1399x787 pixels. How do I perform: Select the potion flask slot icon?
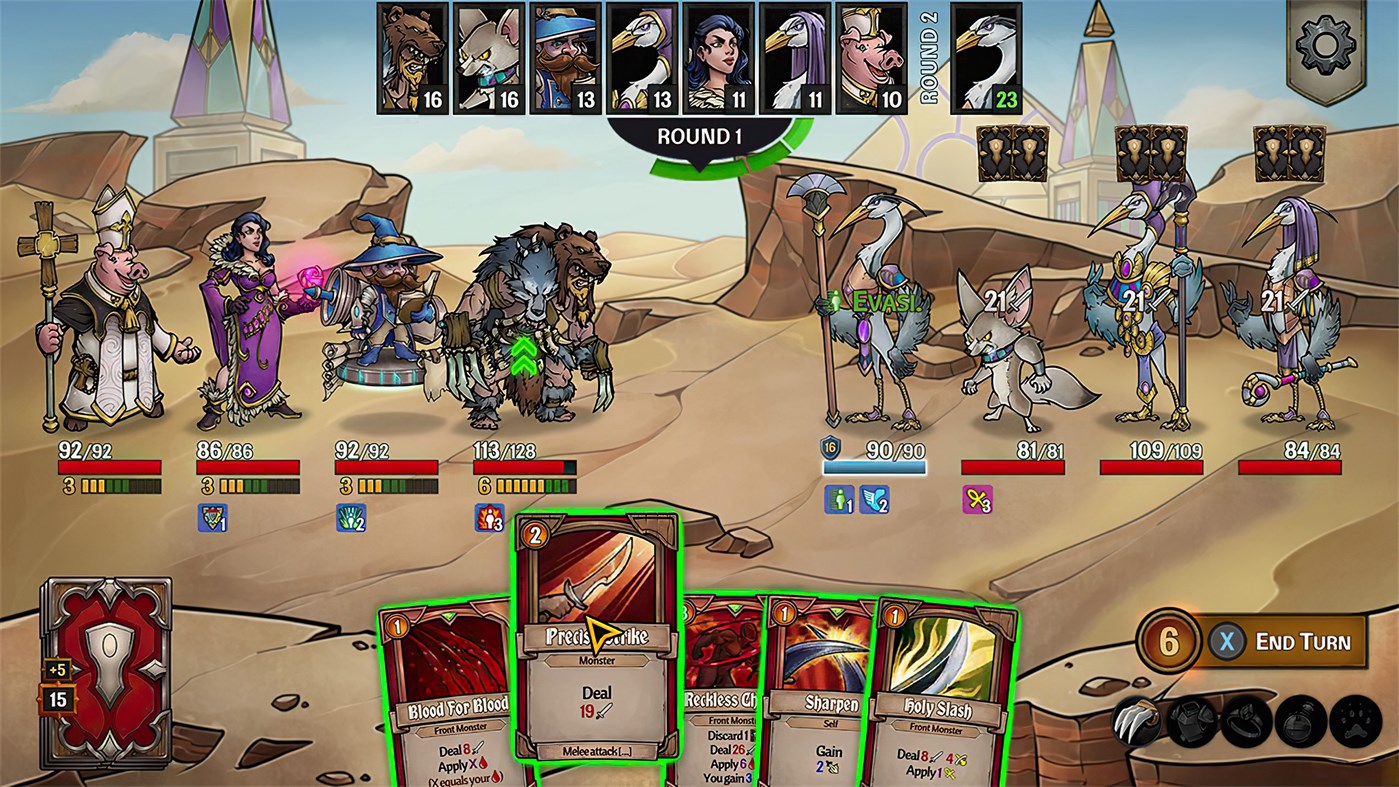(1299, 721)
